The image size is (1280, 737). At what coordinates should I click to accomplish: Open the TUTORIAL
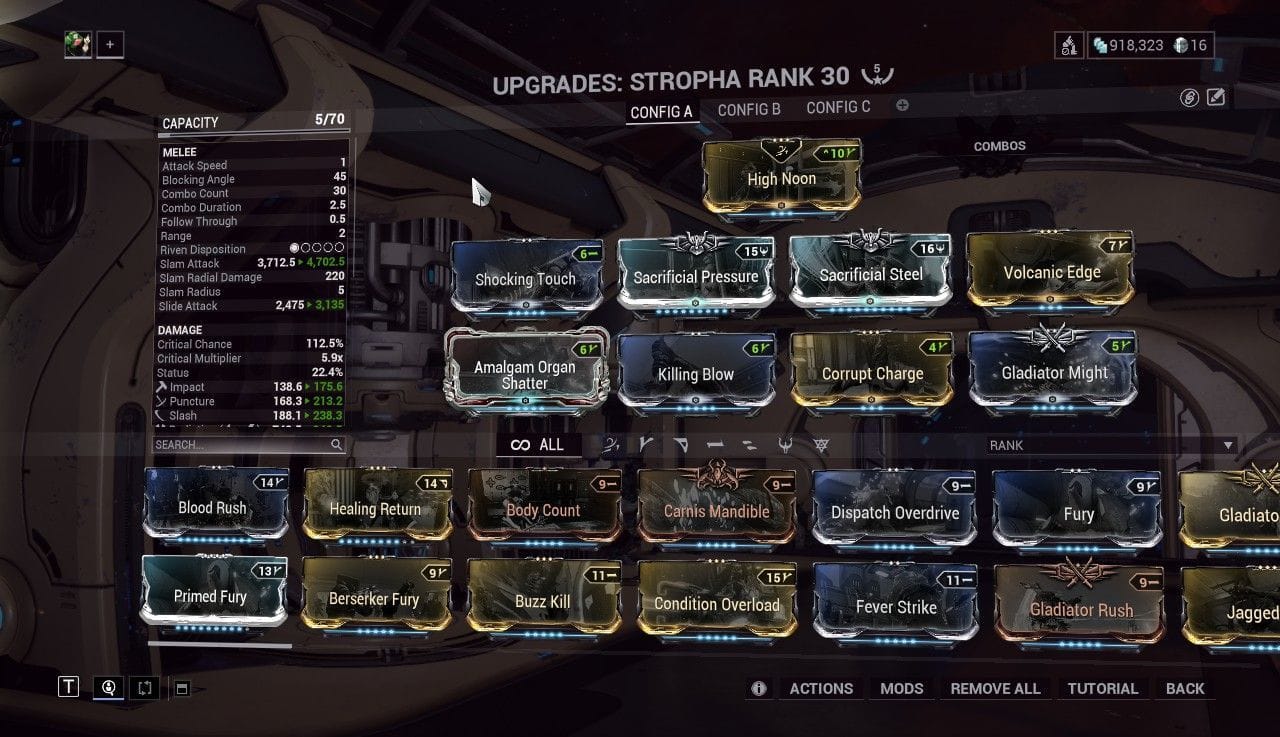pos(1103,688)
